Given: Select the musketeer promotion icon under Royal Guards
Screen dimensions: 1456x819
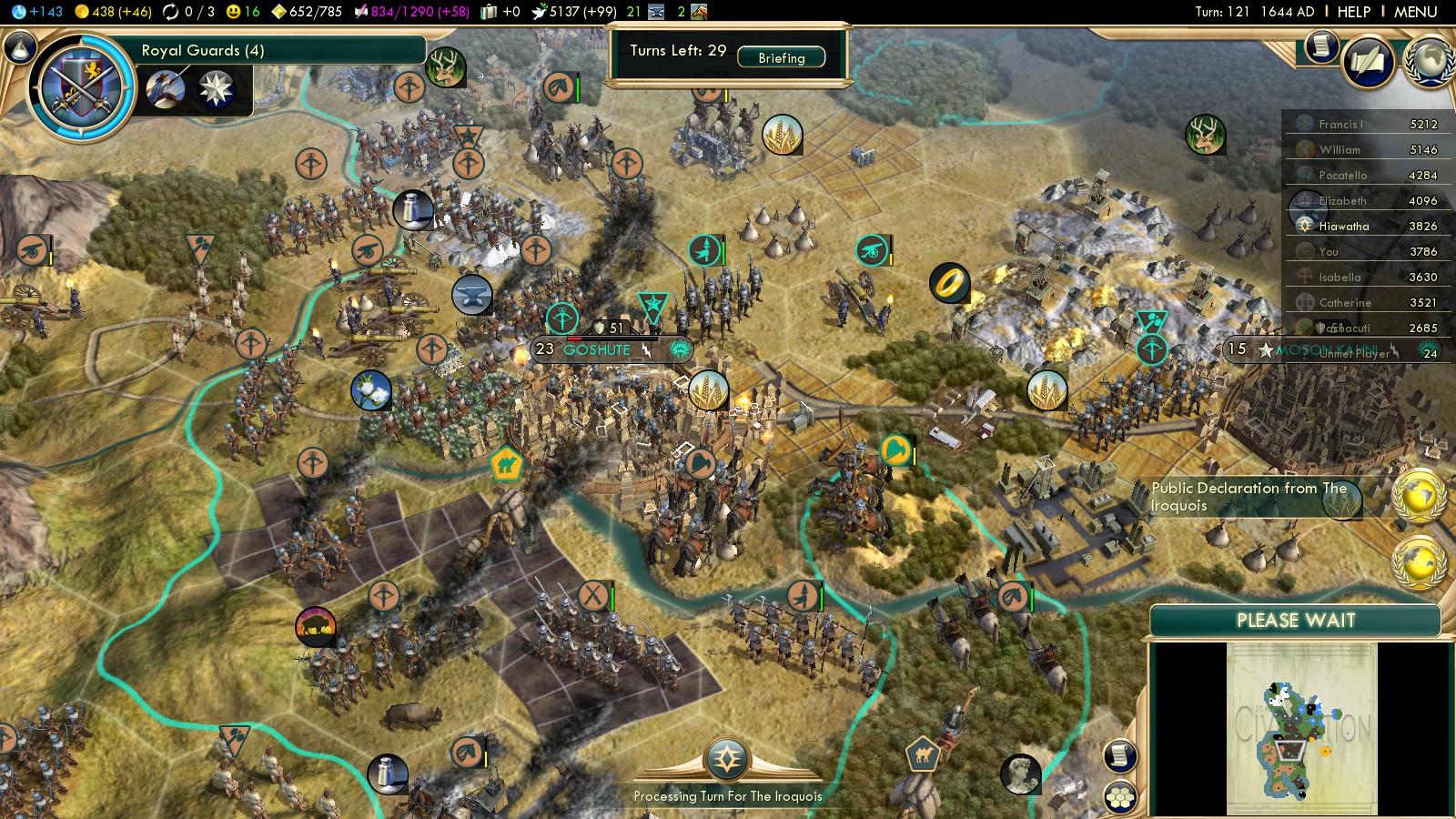Looking at the screenshot, I should click(x=166, y=89).
